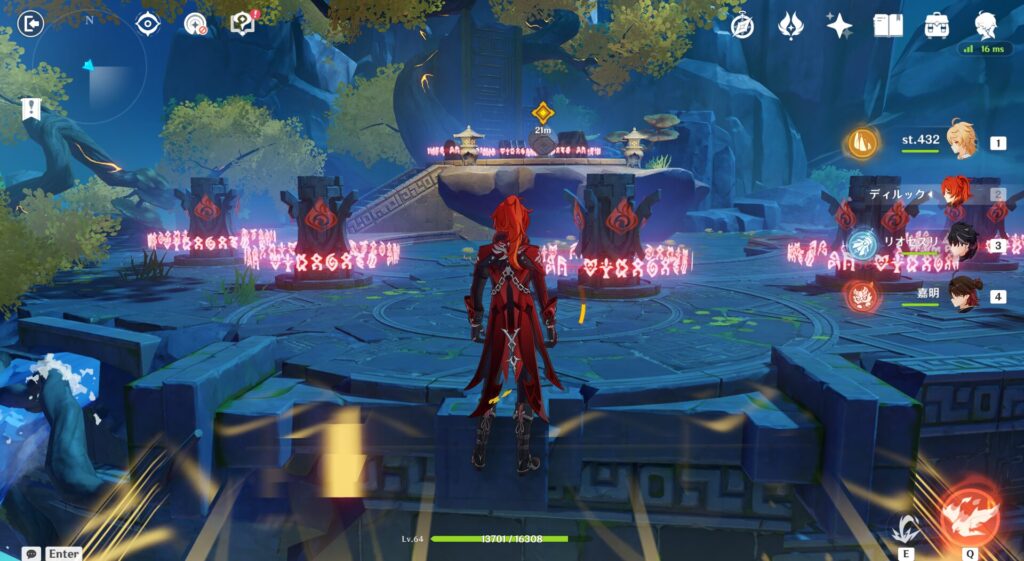1024x561 pixels.
Task: Open the four-pointed star wish icon
Action: (x=839, y=26)
